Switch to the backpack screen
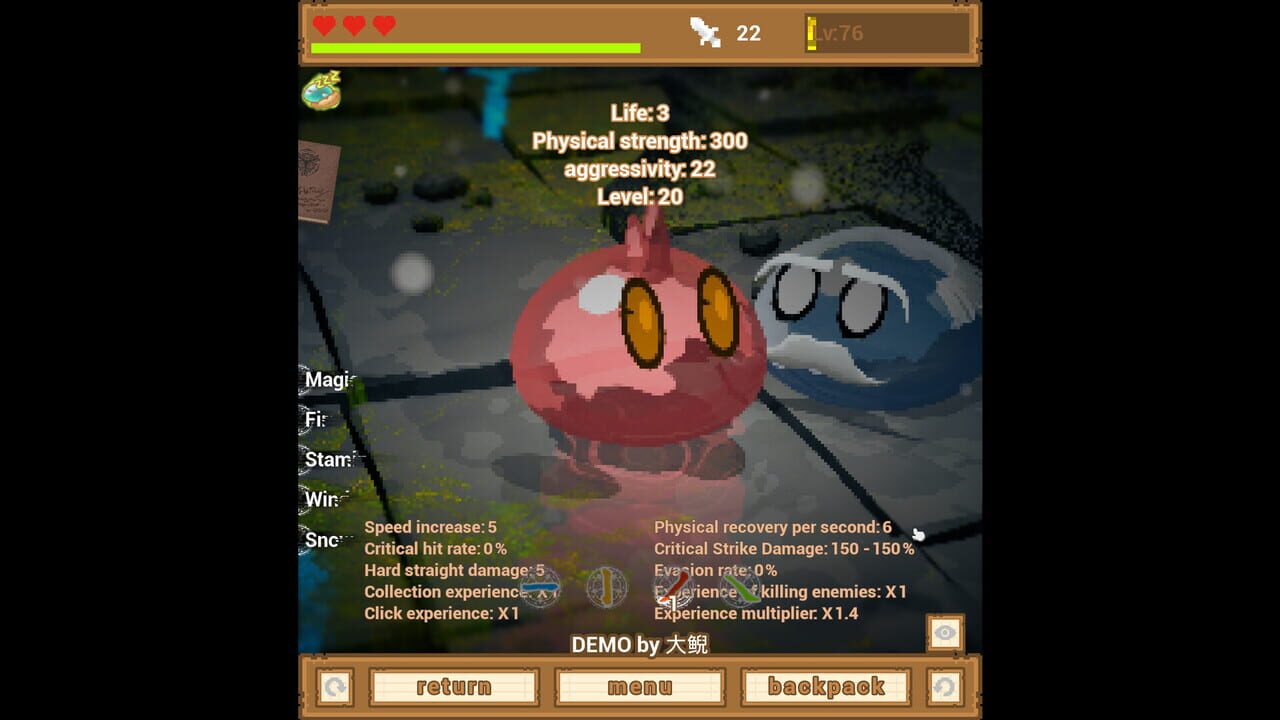The width and height of the screenshot is (1280, 720). click(x=824, y=686)
